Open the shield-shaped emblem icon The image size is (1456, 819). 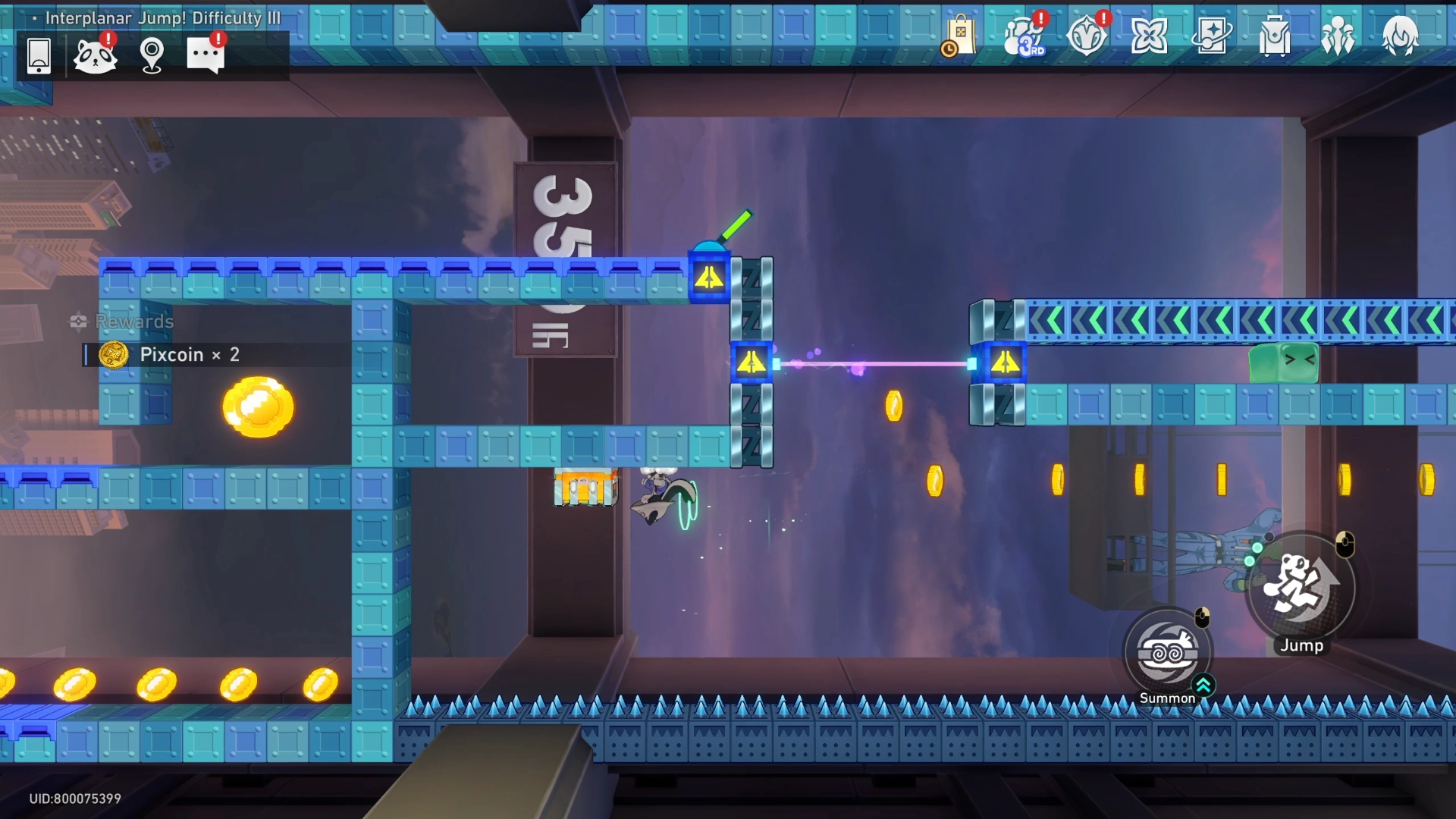[1087, 36]
